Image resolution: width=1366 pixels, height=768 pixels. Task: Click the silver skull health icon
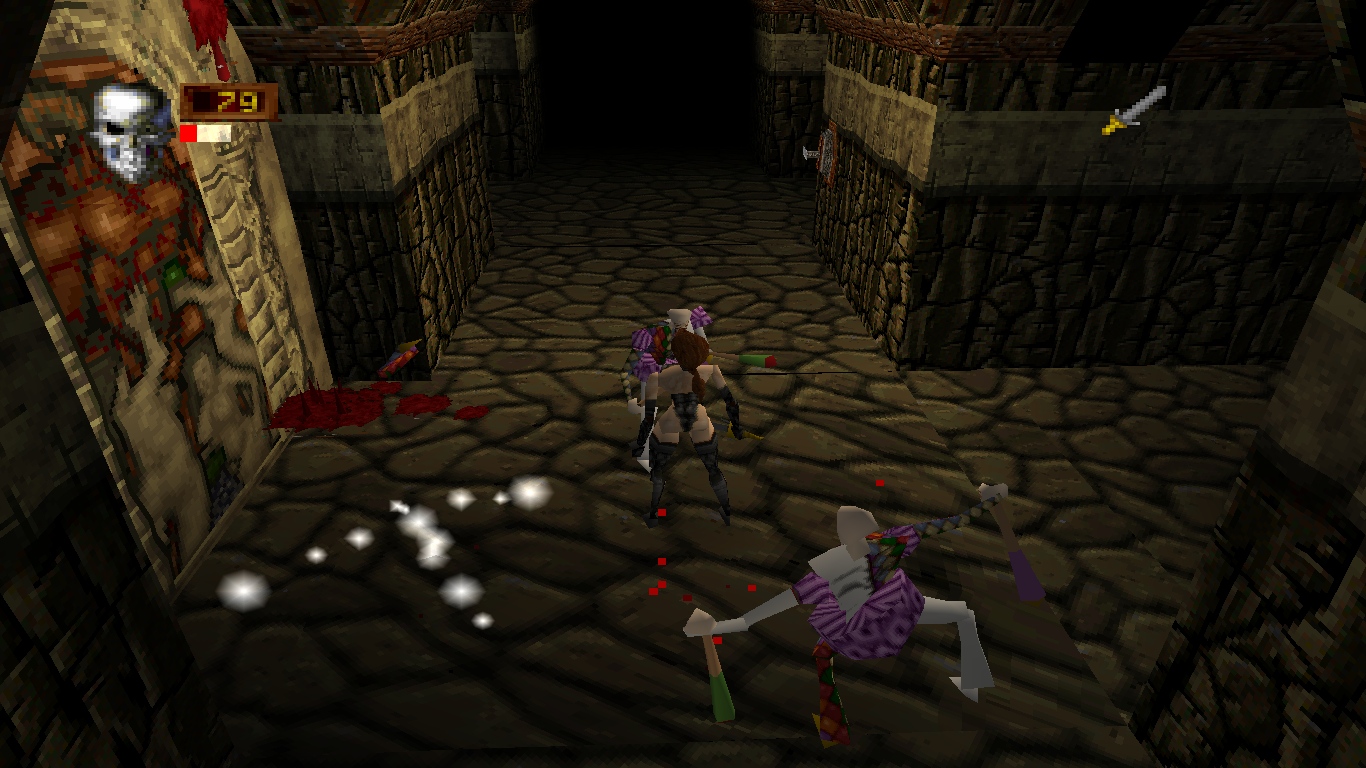[132, 130]
